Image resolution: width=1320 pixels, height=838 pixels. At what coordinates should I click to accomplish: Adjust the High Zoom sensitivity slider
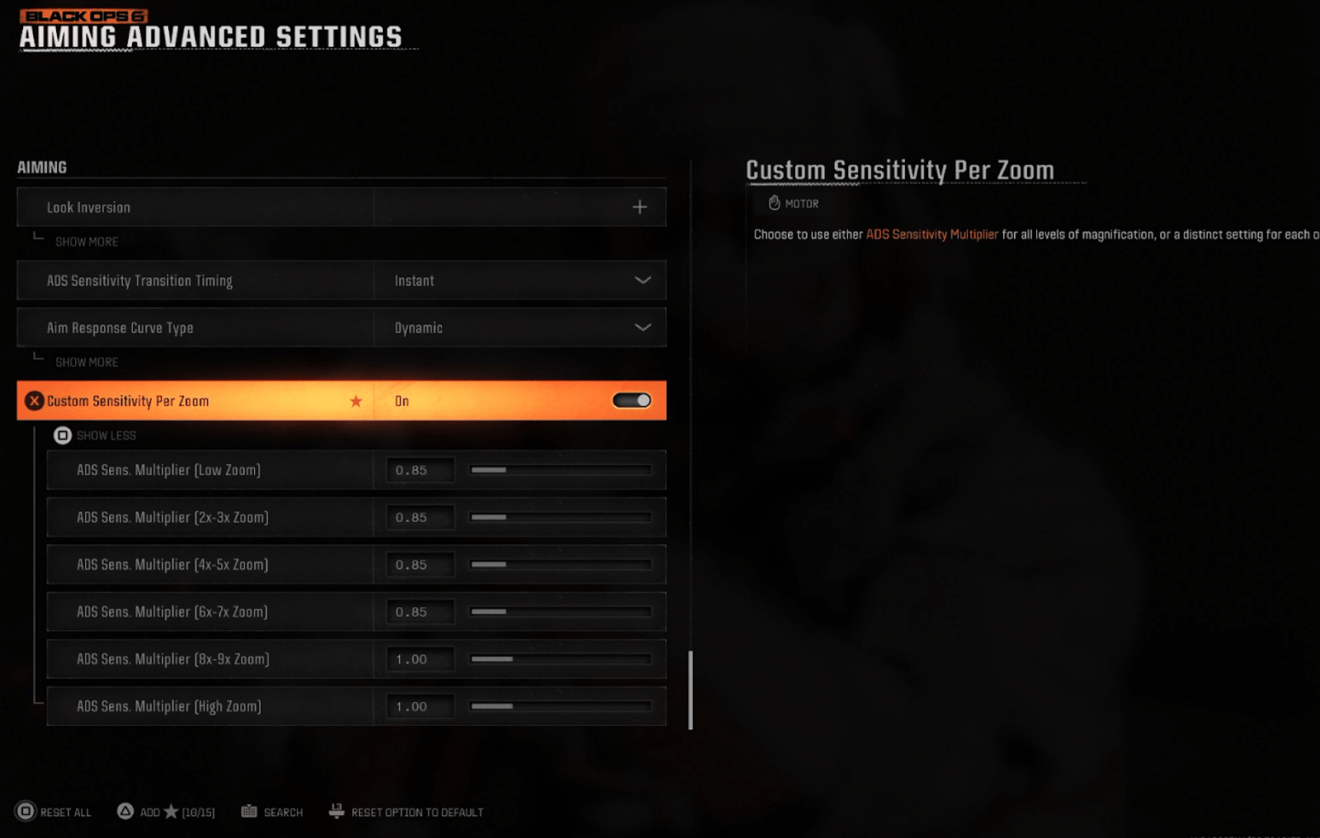tap(561, 706)
